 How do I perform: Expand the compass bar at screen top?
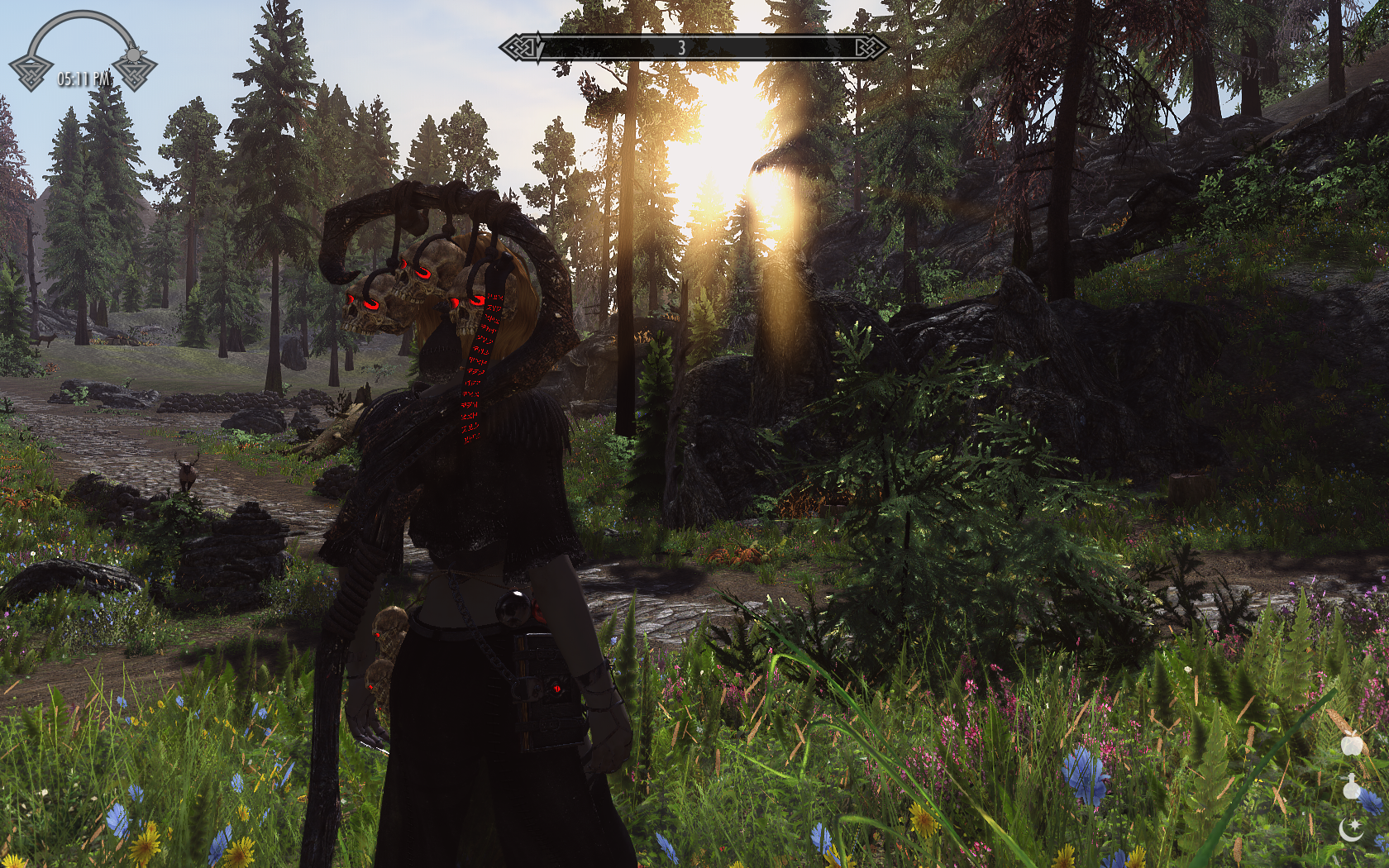[693, 47]
